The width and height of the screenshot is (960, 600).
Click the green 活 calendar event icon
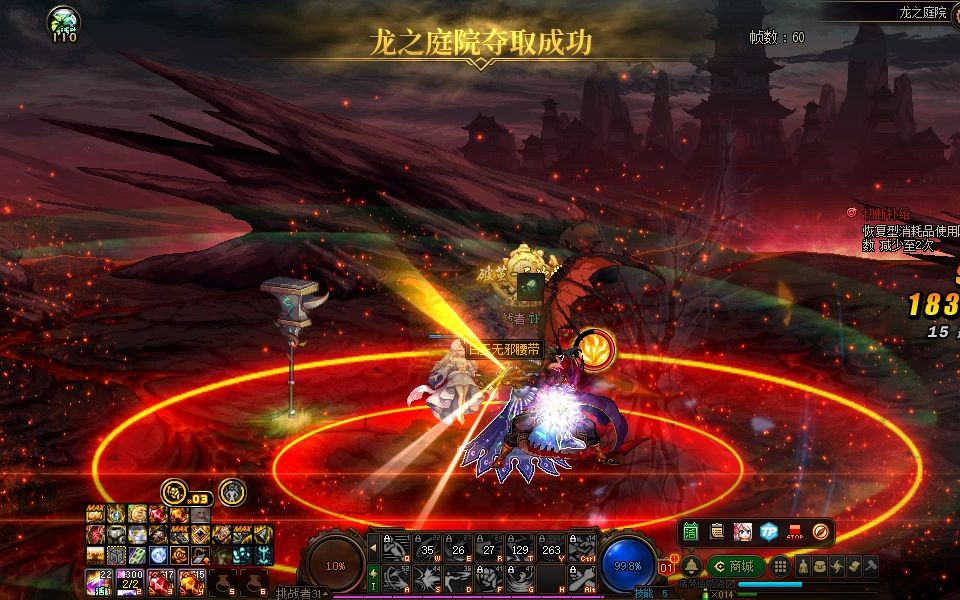click(x=691, y=532)
